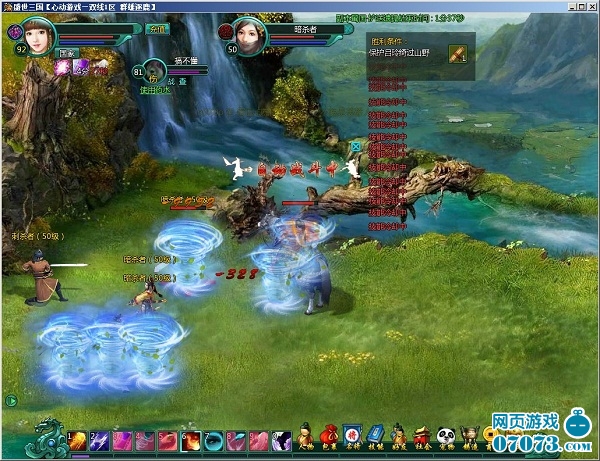Viewport: 600px width, 461px height.
Task: Minimize the game window
Action: point(569,6)
